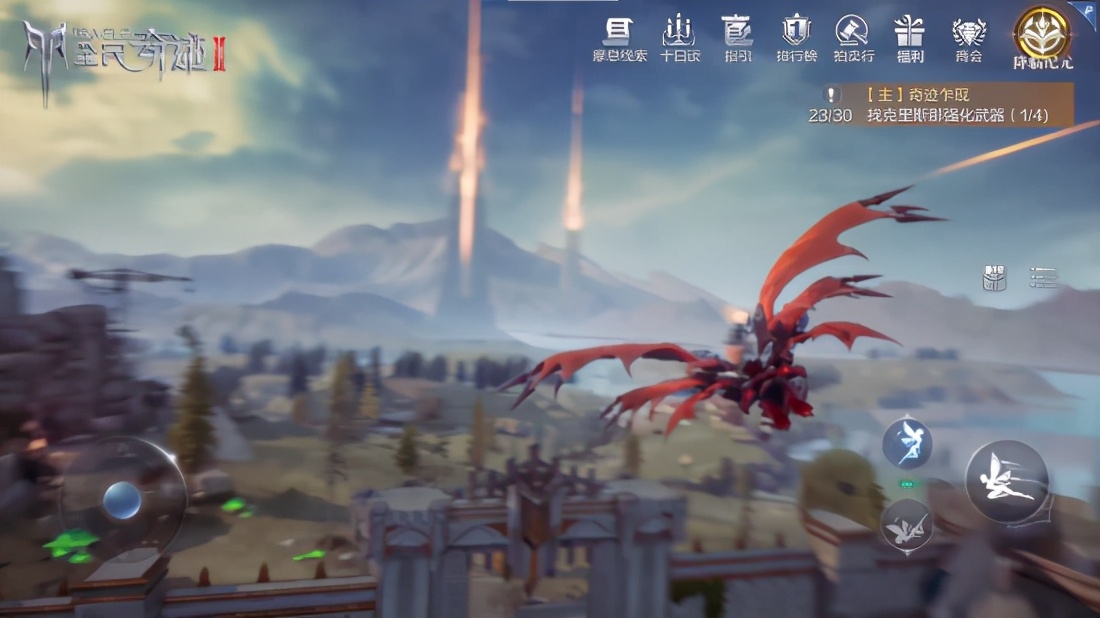This screenshot has width=1100, height=618.
Task: Open the golden round emblem icon
Action: click(1042, 34)
